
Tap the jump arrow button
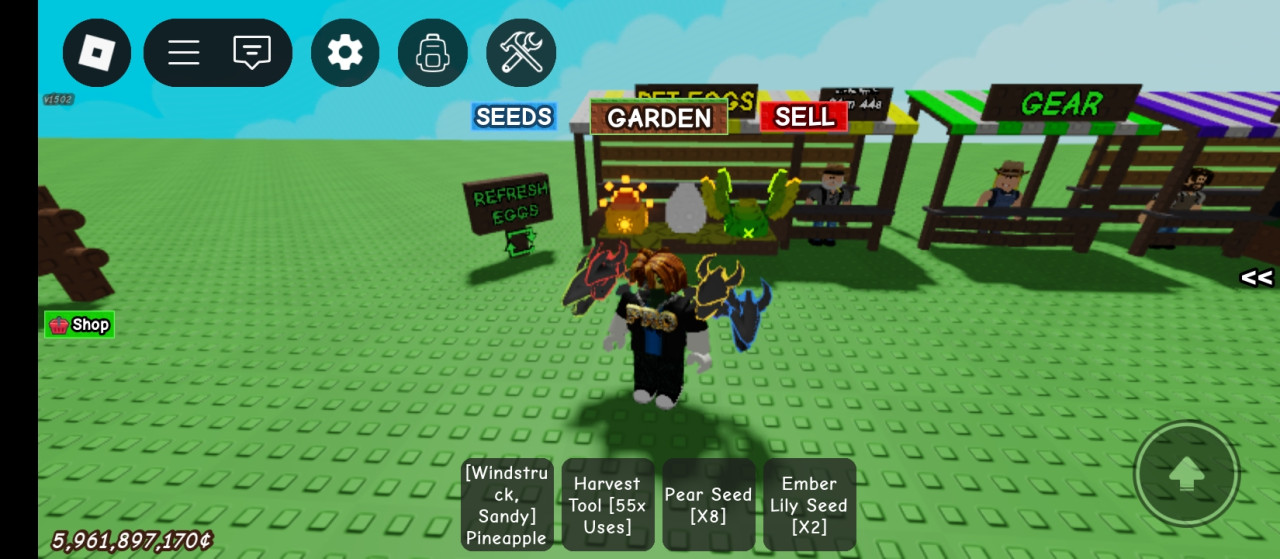click(x=1187, y=473)
